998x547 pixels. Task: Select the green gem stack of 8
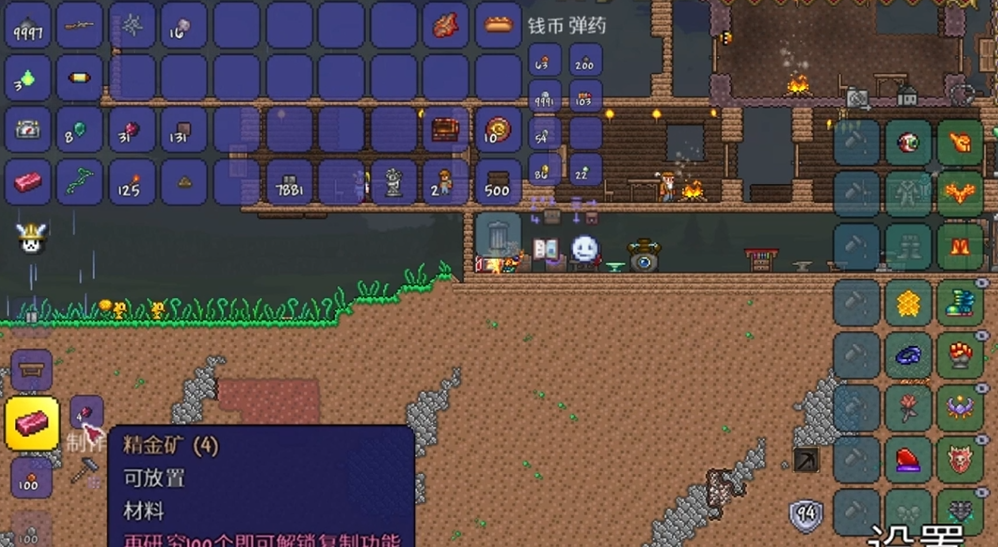point(80,129)
